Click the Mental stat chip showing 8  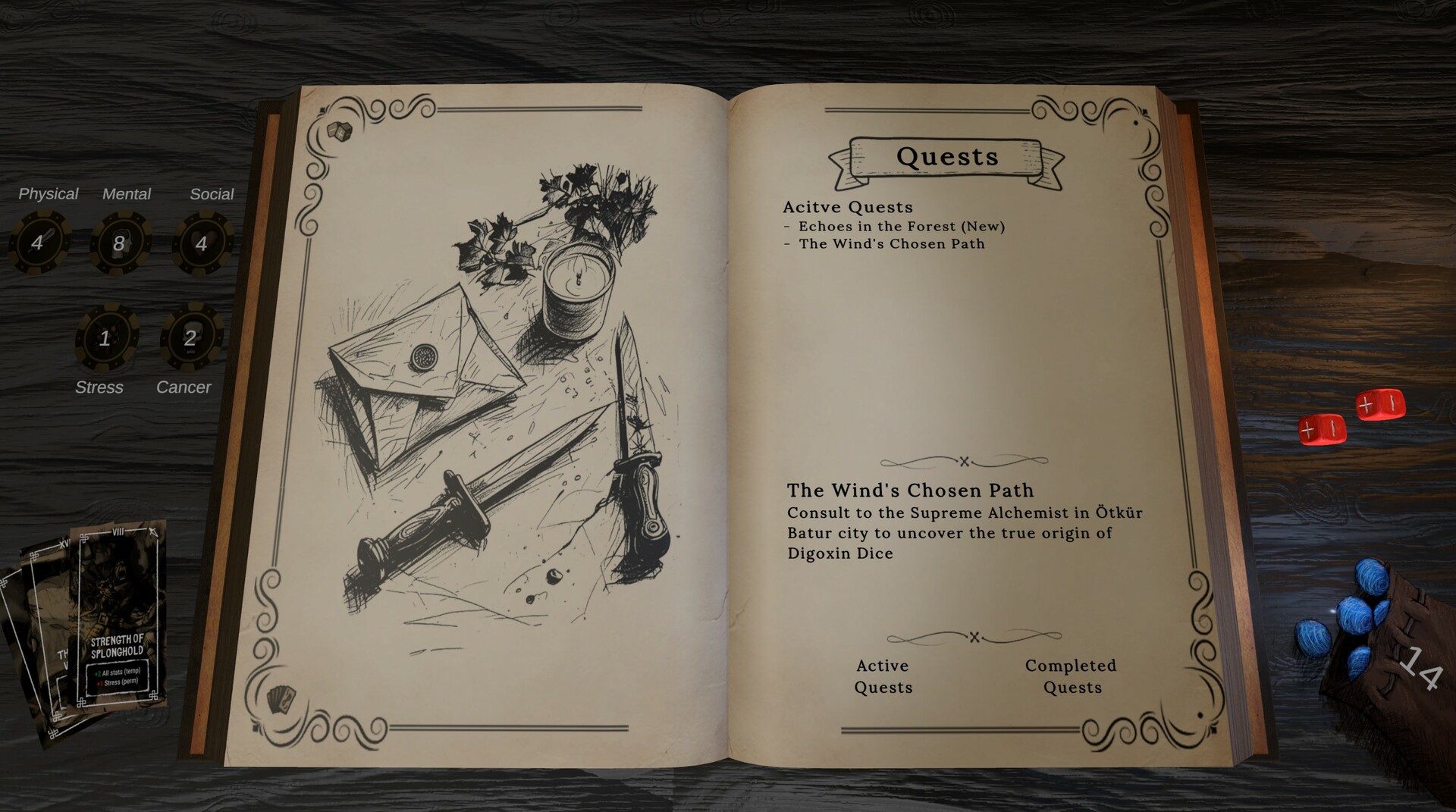pos(120,242)
